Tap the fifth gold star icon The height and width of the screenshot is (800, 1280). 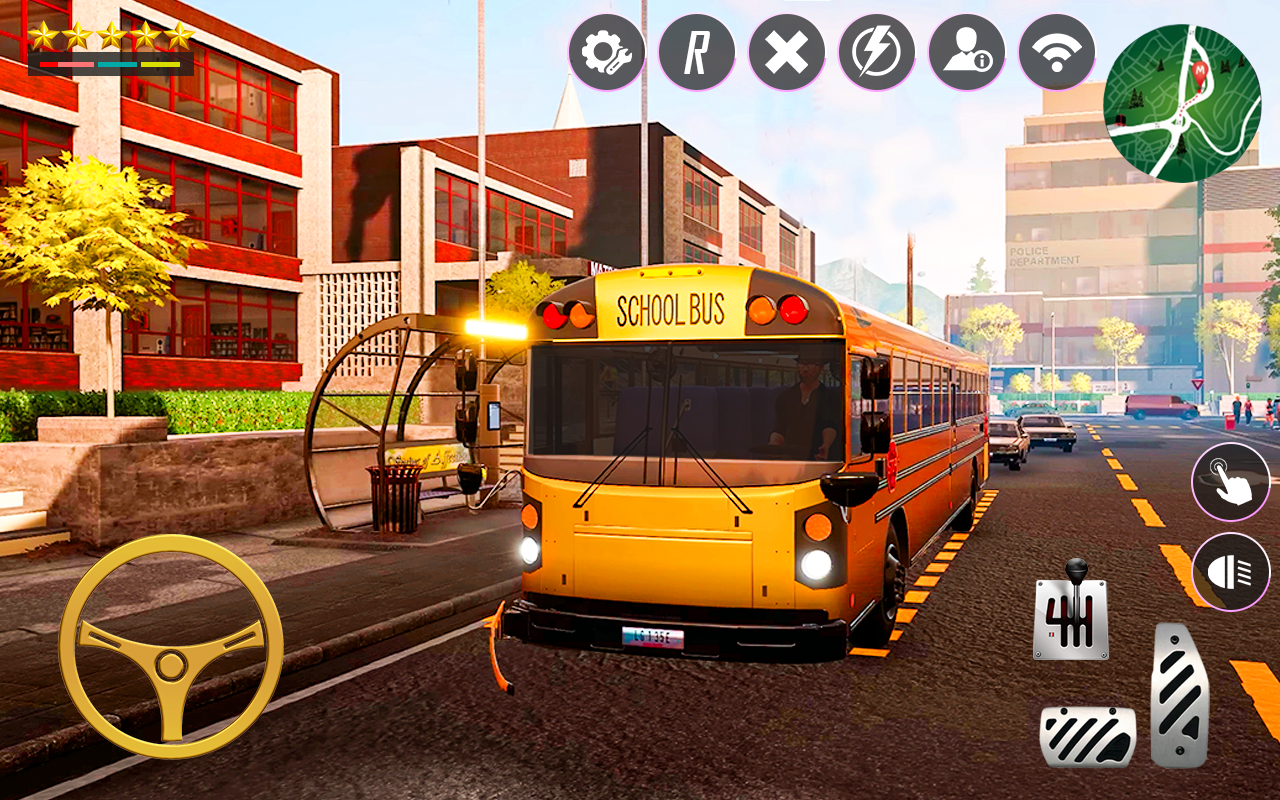[180, 35]
